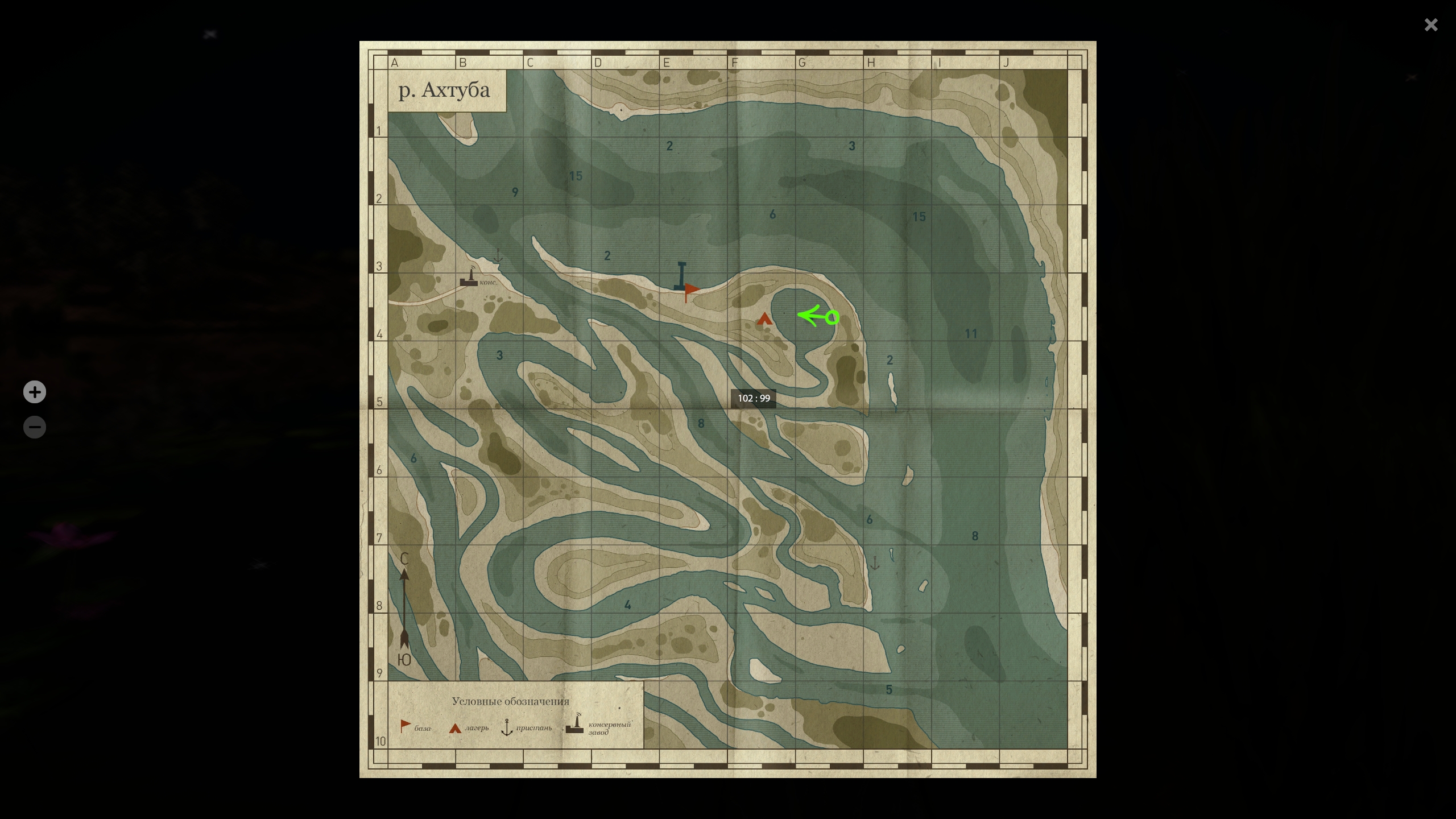Click the пристань anchor symbol in the legend

pyautogui.click(x=506, y=727)
